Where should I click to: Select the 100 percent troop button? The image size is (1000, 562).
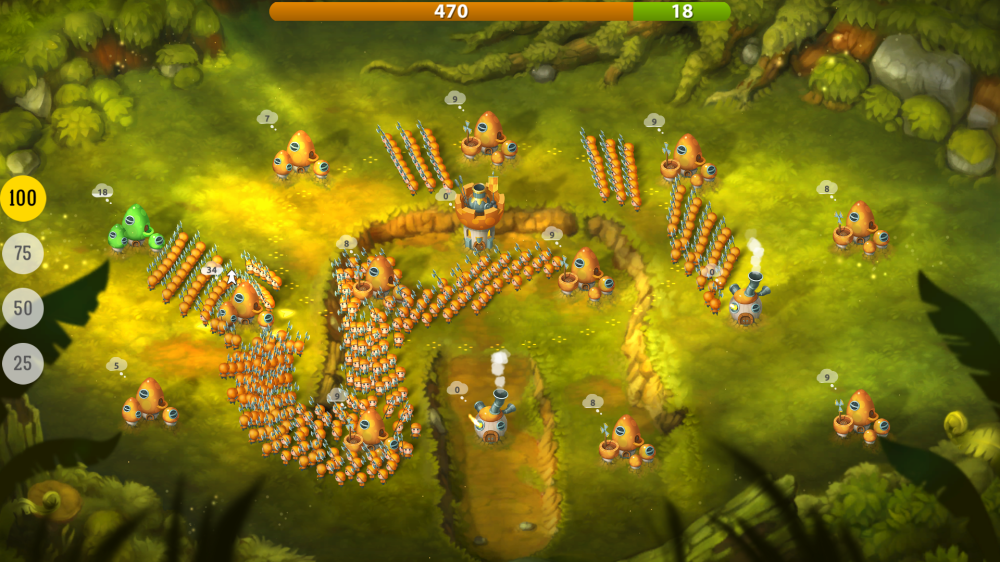[22, 198]
